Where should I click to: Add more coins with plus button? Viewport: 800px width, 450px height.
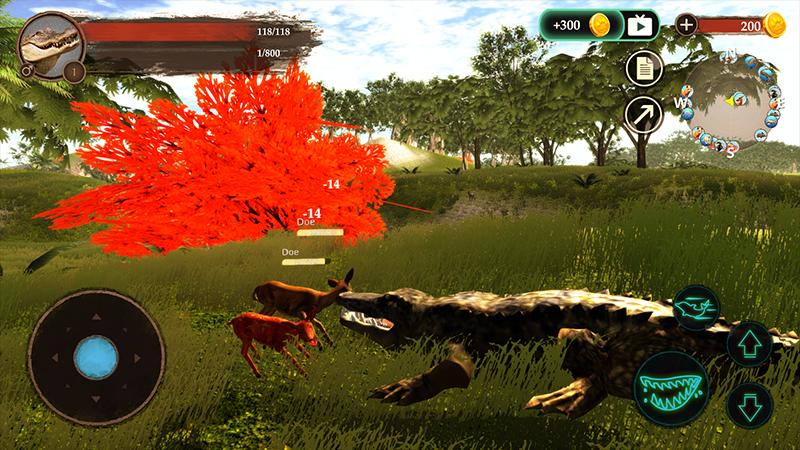point(686,25)
